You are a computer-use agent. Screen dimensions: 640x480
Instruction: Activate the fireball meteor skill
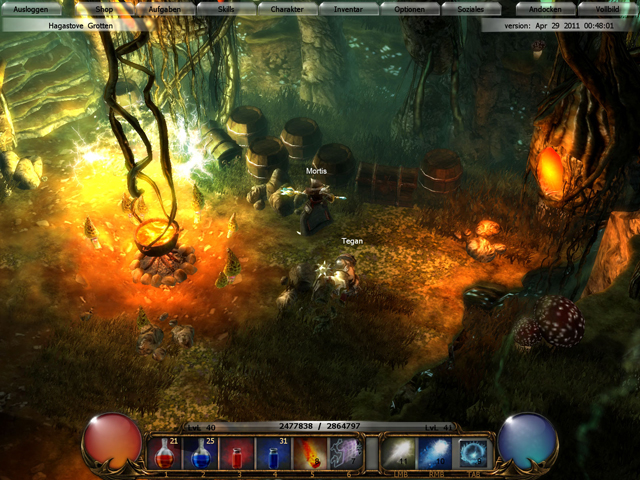(308, 453)
